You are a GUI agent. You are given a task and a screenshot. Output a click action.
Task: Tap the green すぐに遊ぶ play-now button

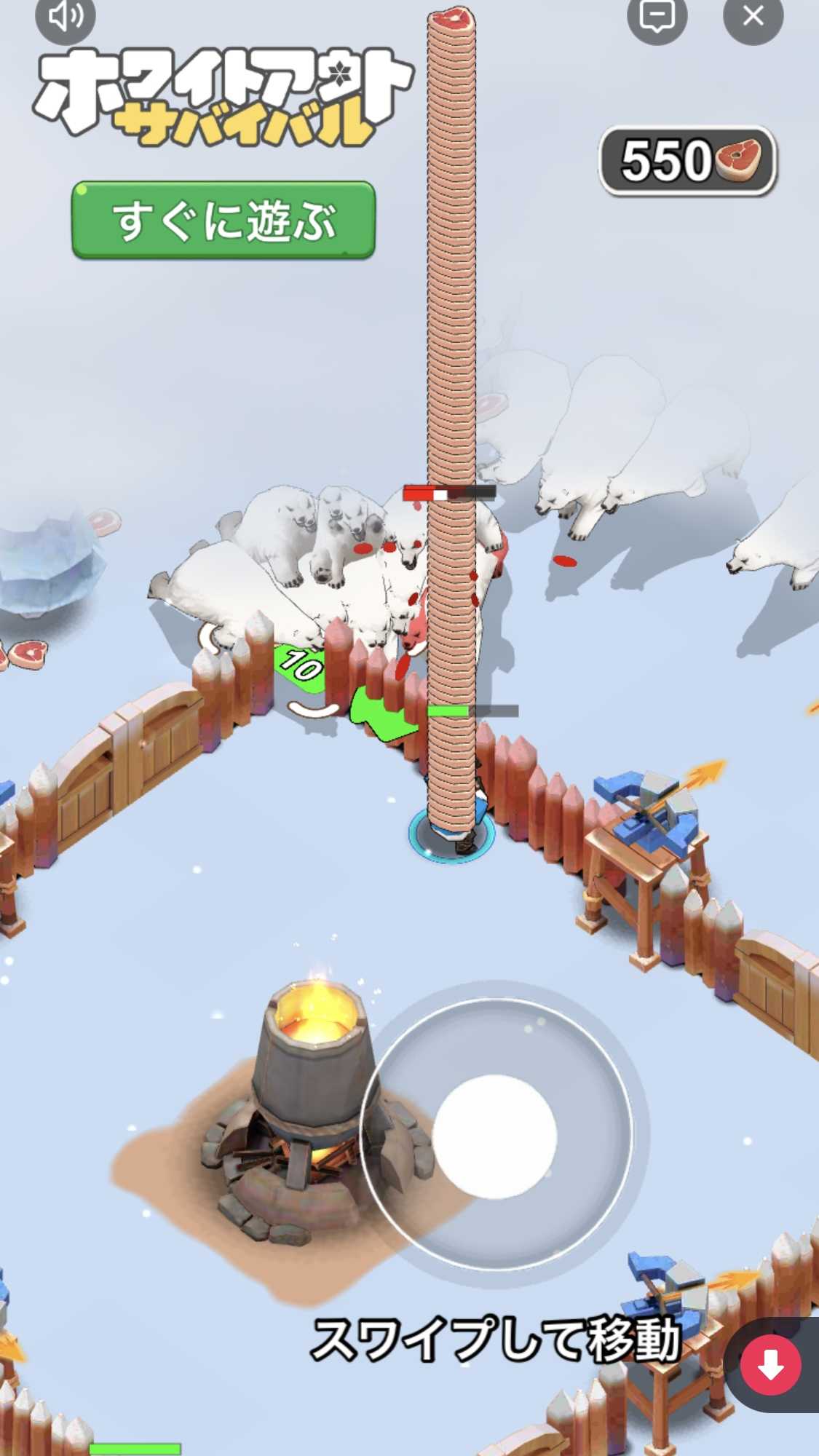pyautogui.click(x=223, y=220)
